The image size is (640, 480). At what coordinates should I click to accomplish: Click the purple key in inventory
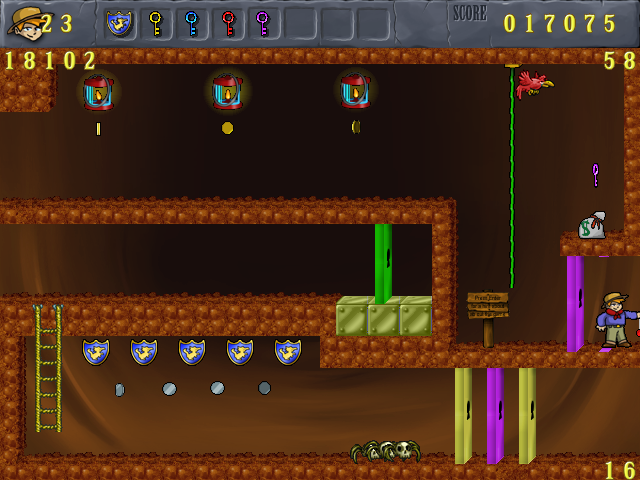[x=263, y=23]
